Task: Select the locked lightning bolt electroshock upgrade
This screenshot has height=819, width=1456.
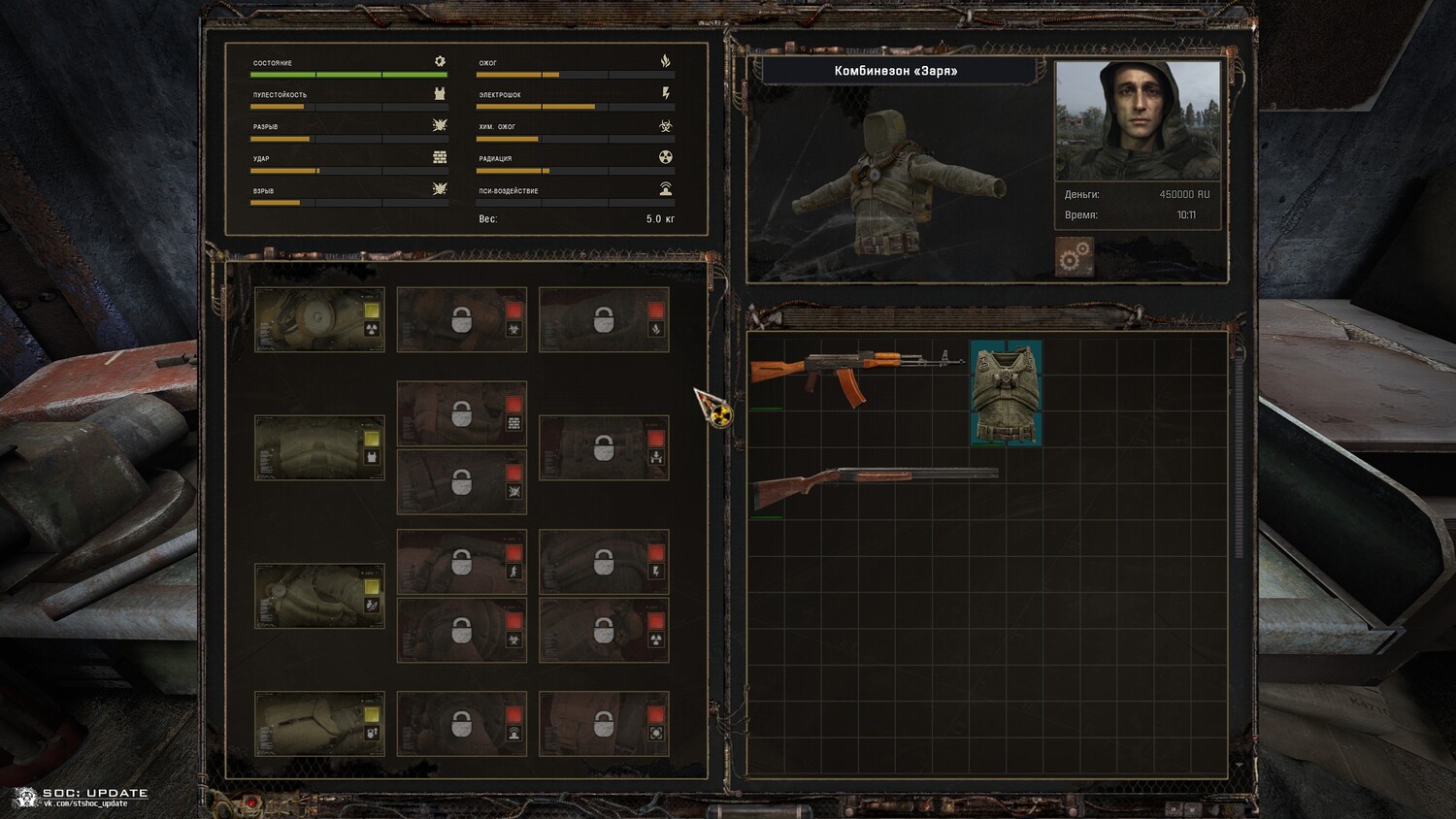Action: coord(604,562)
